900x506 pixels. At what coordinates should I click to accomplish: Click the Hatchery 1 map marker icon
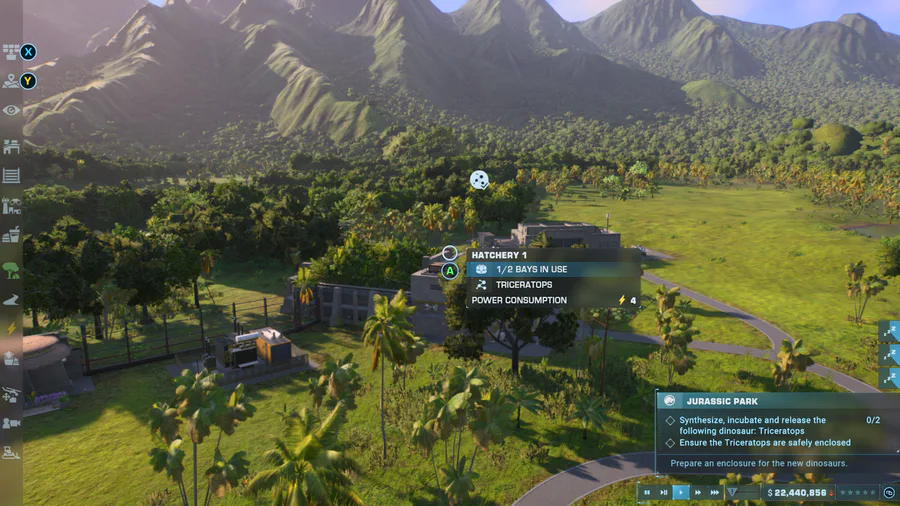480,180
